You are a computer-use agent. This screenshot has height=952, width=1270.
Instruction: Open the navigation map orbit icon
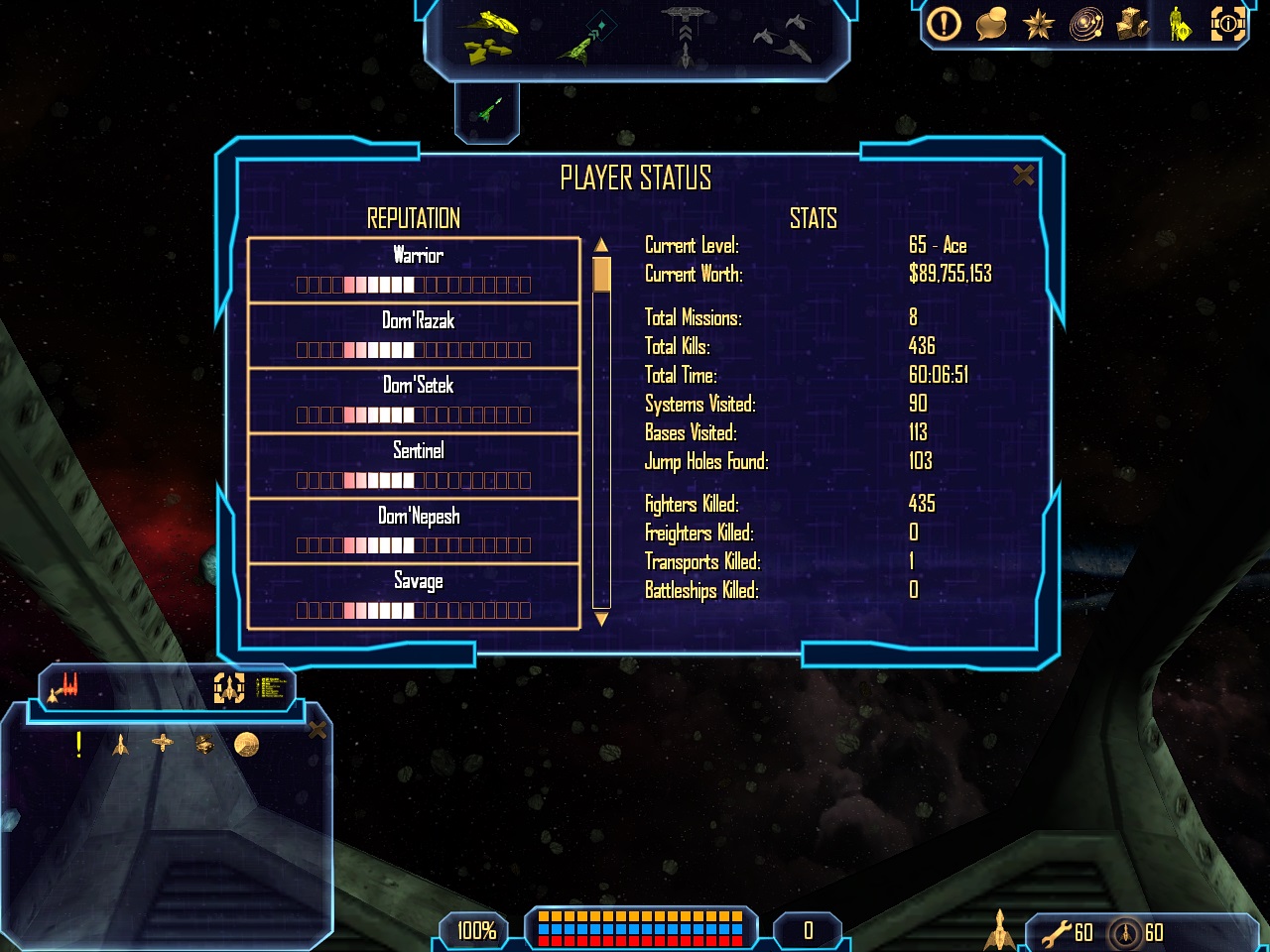pos(1085,24)
